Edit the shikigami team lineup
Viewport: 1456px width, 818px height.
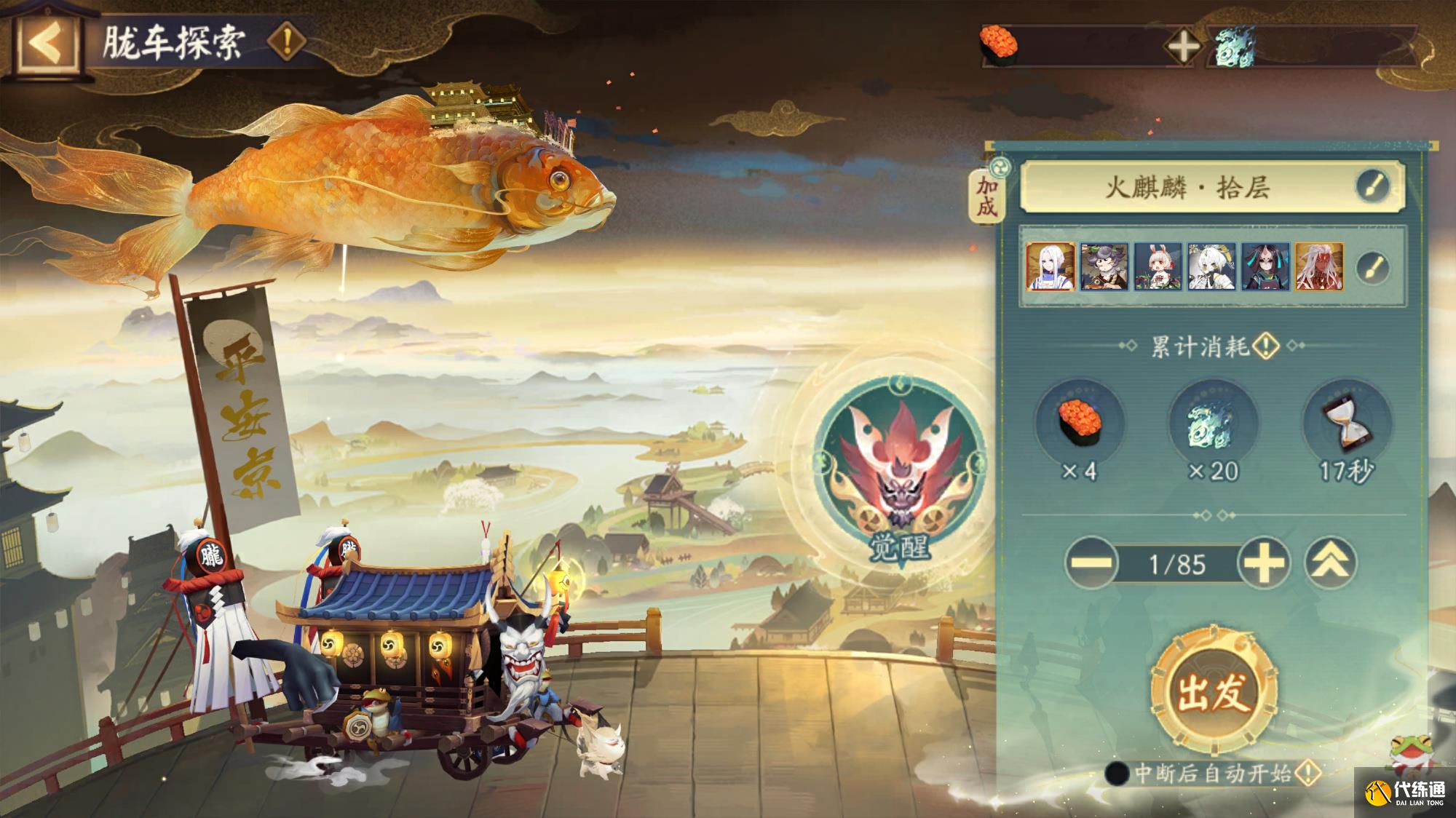(x=1373, y=267)
